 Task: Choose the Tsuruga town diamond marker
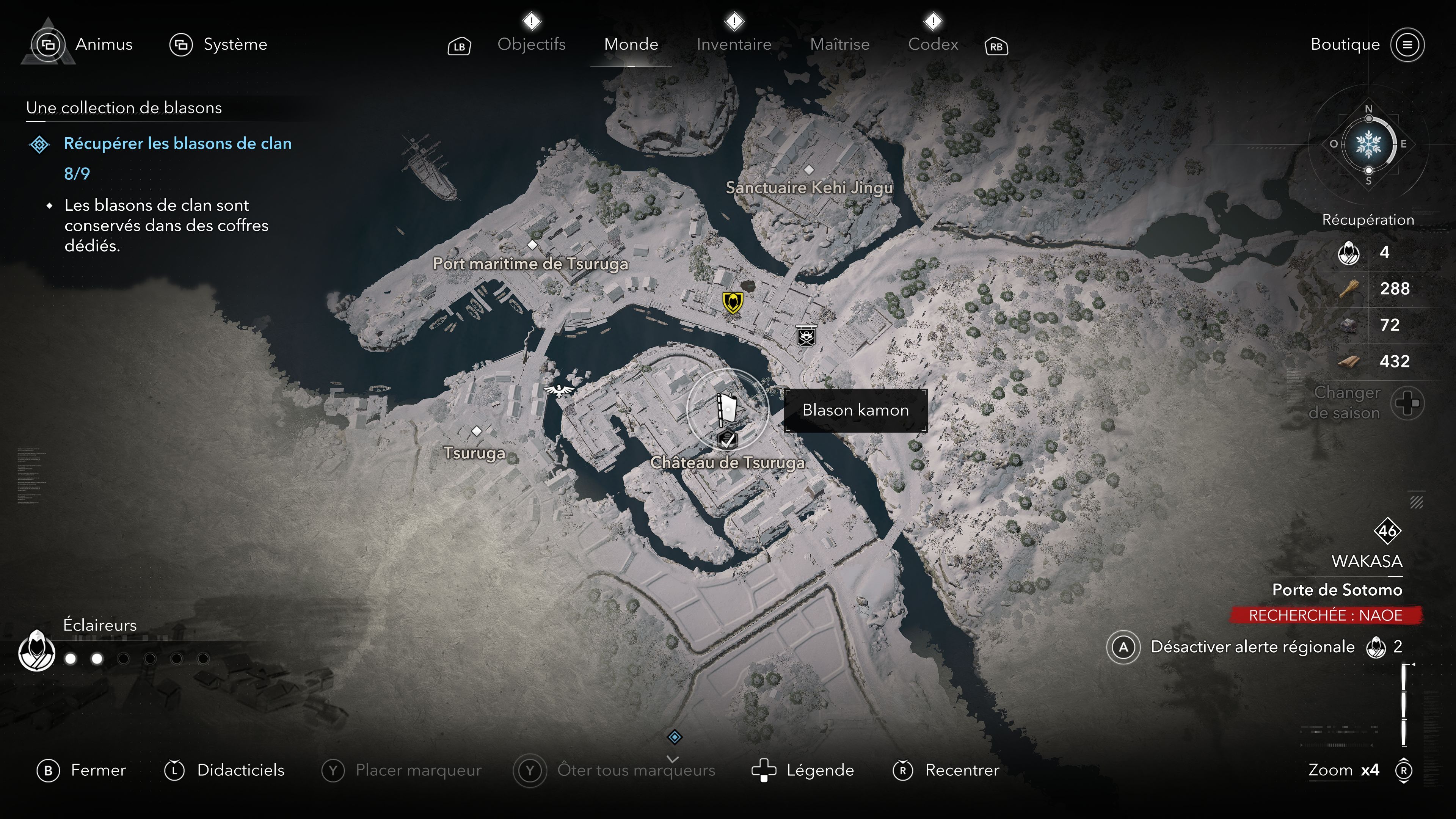pos(477,431)
